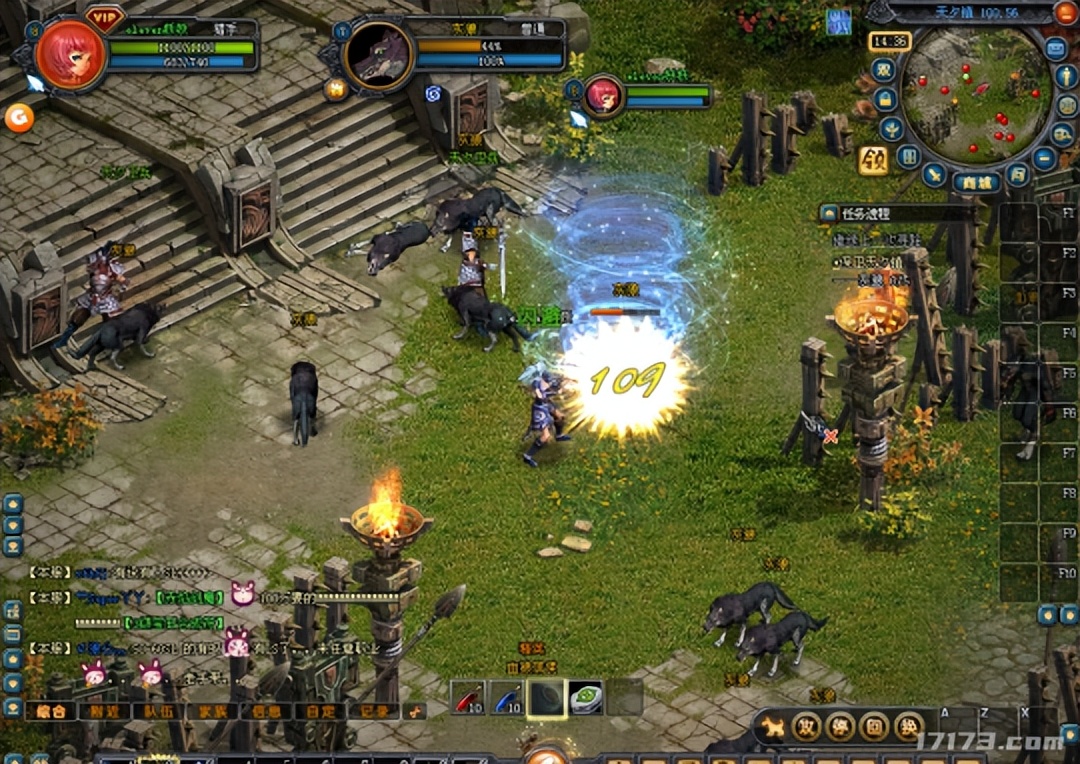Select the wolf target portrait

pyautogui.click(x=378, y=54)
